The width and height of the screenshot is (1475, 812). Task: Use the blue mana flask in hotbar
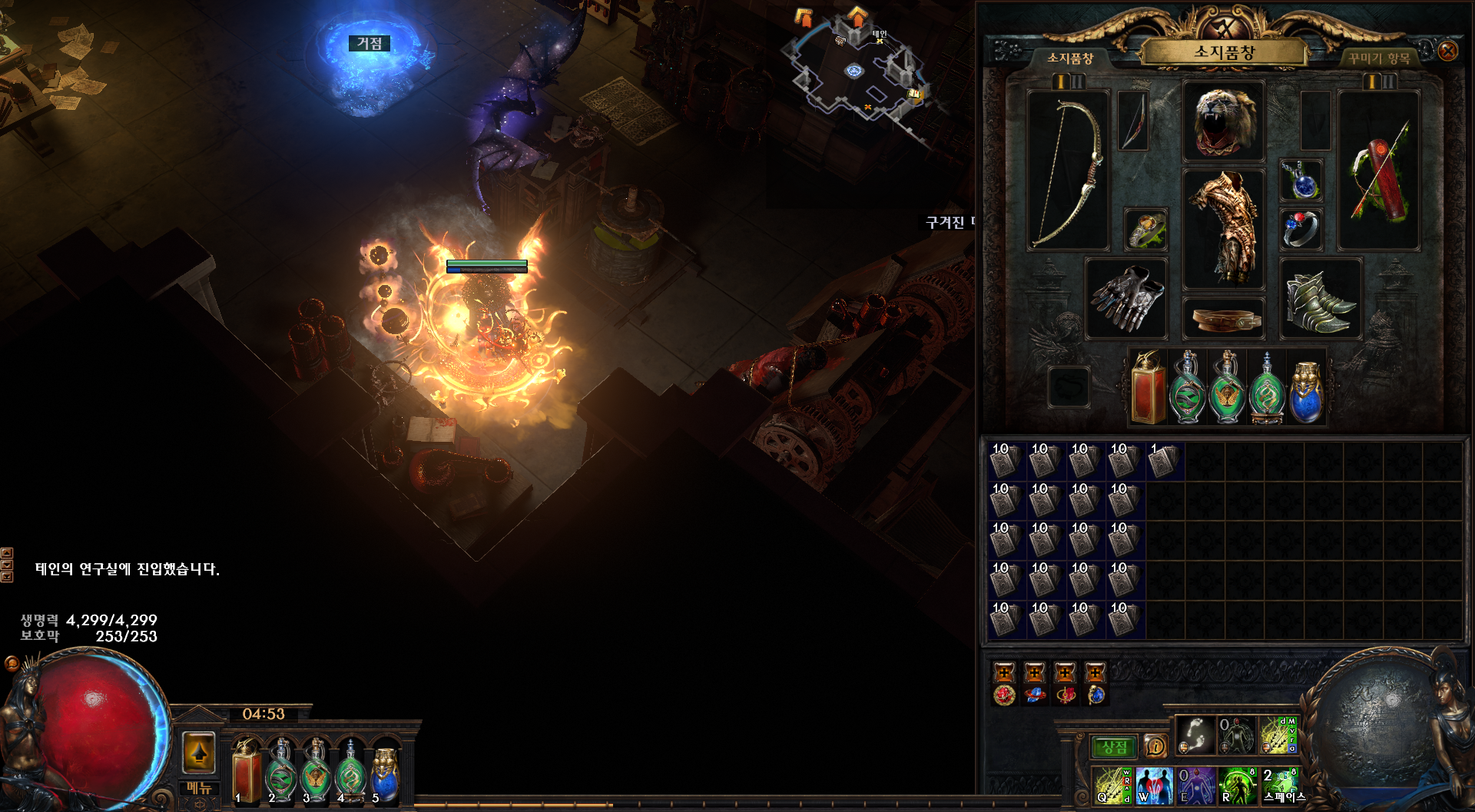385,772
